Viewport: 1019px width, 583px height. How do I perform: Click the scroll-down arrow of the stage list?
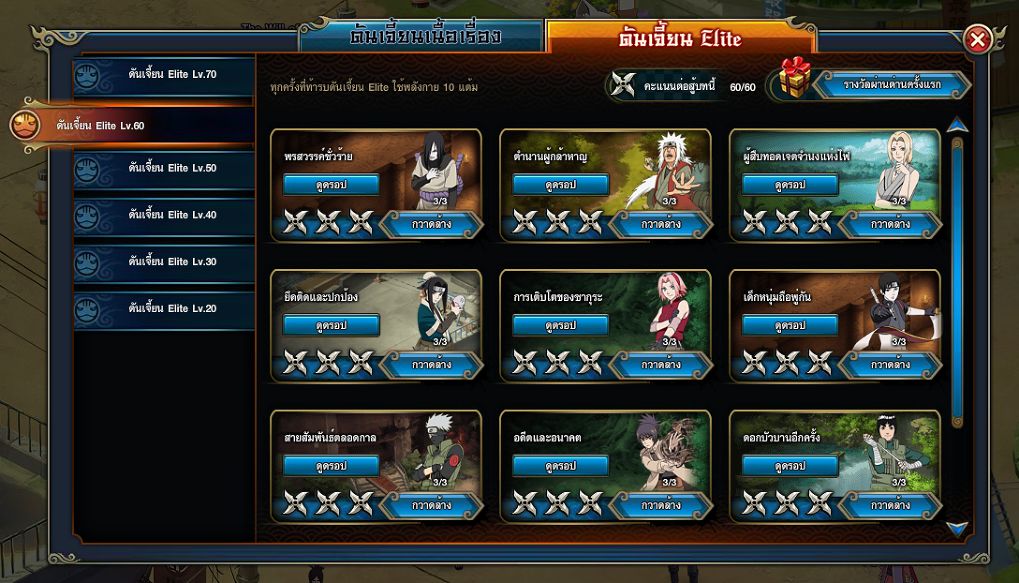[x=957, y=527]
